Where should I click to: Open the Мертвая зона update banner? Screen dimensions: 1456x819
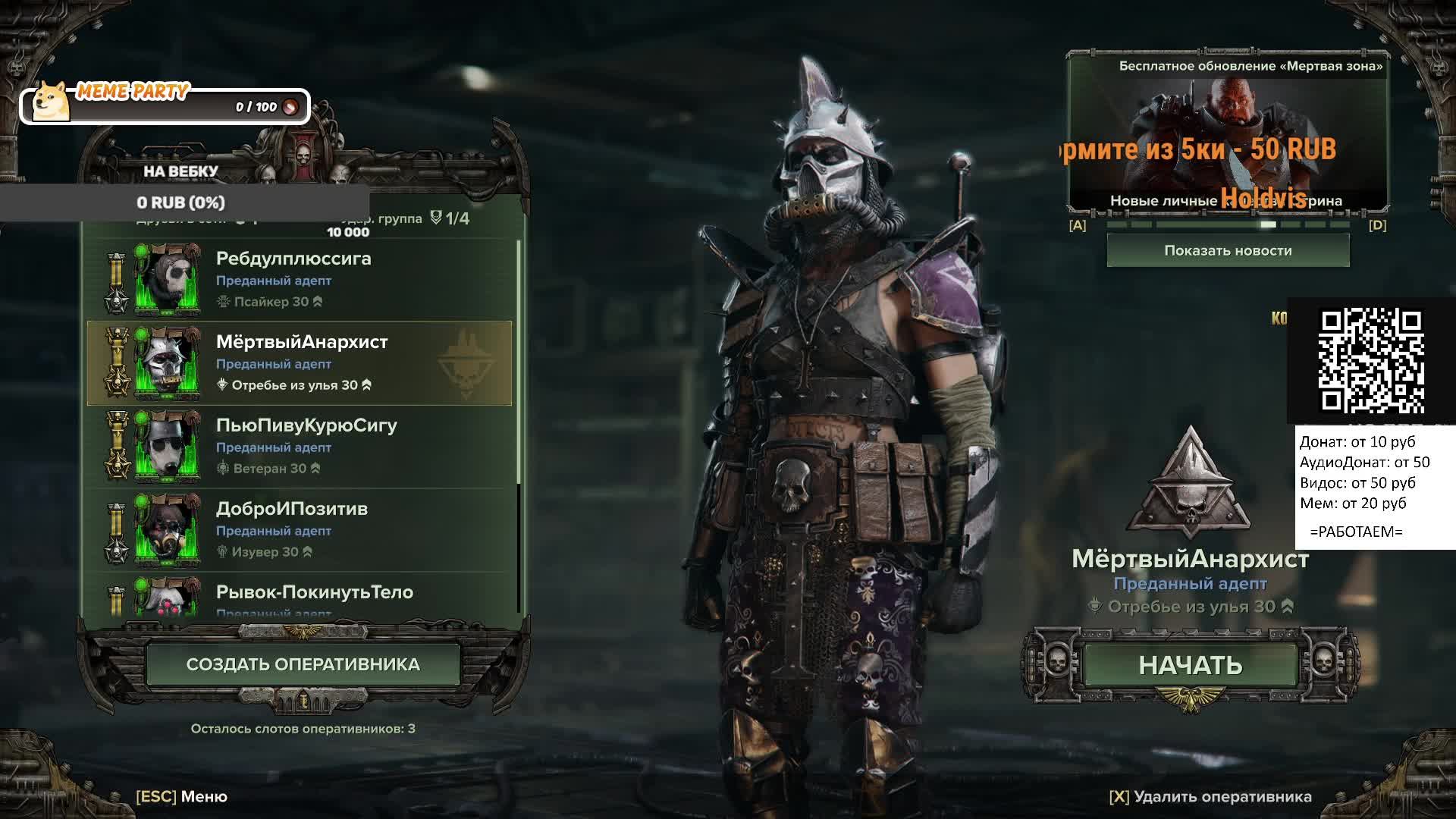coord(1228,133)
